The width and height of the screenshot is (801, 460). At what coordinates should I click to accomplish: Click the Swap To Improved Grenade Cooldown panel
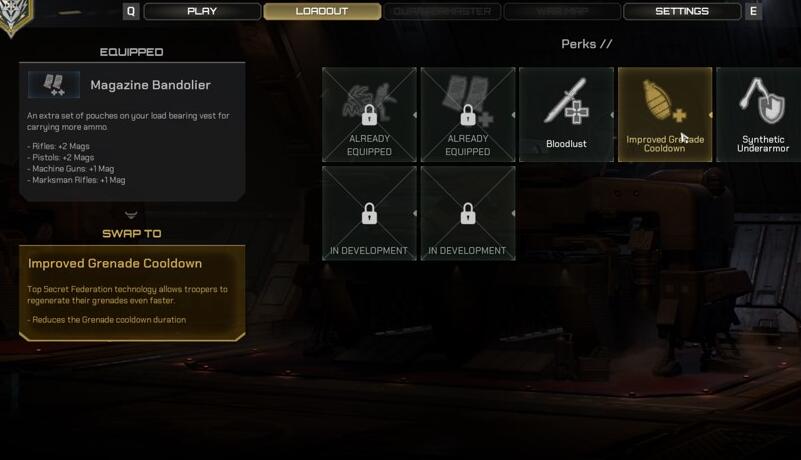[x=132, y=292]
